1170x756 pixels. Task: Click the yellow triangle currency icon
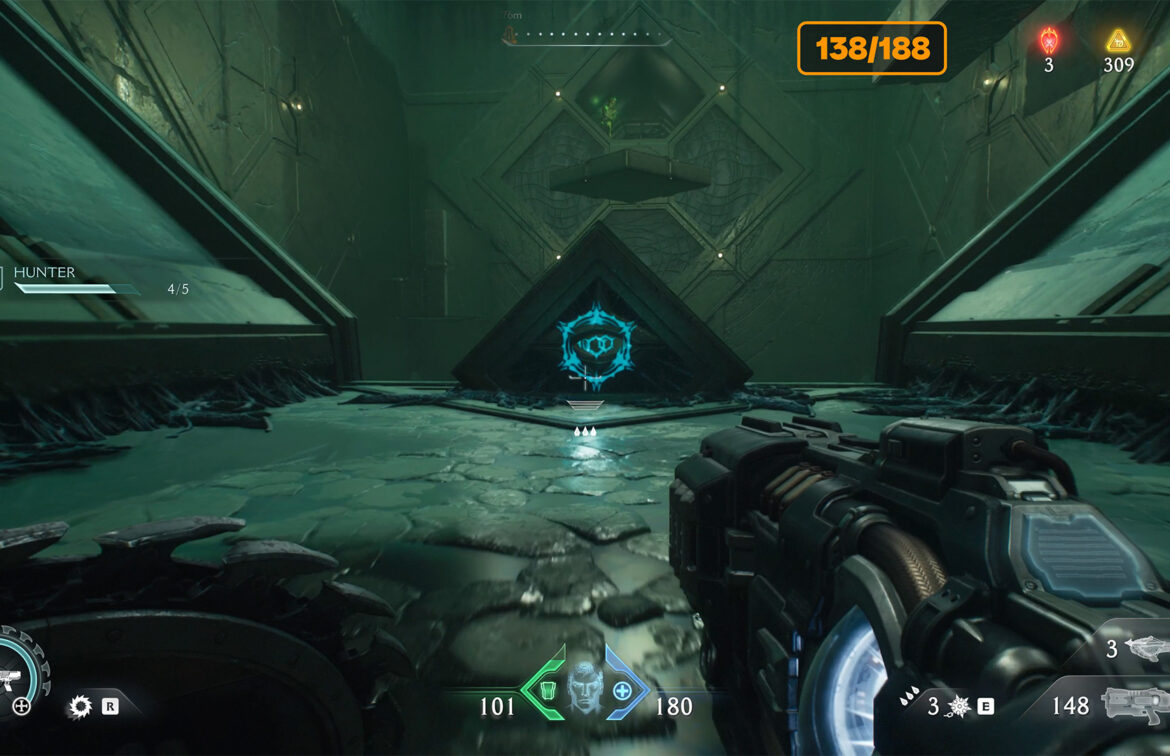(x=1117, y=41)
